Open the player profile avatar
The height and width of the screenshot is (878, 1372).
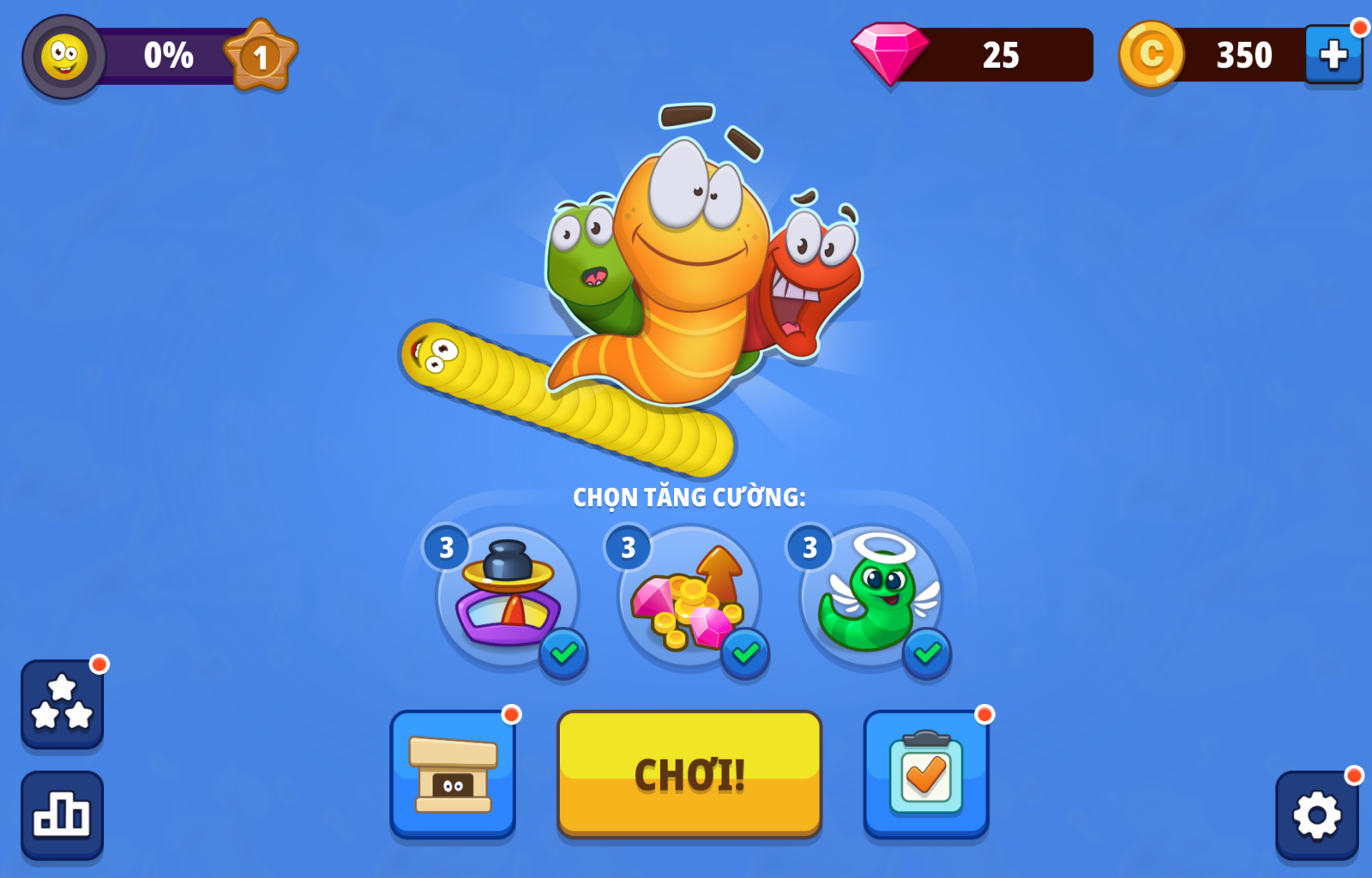[x=64, y=57]
